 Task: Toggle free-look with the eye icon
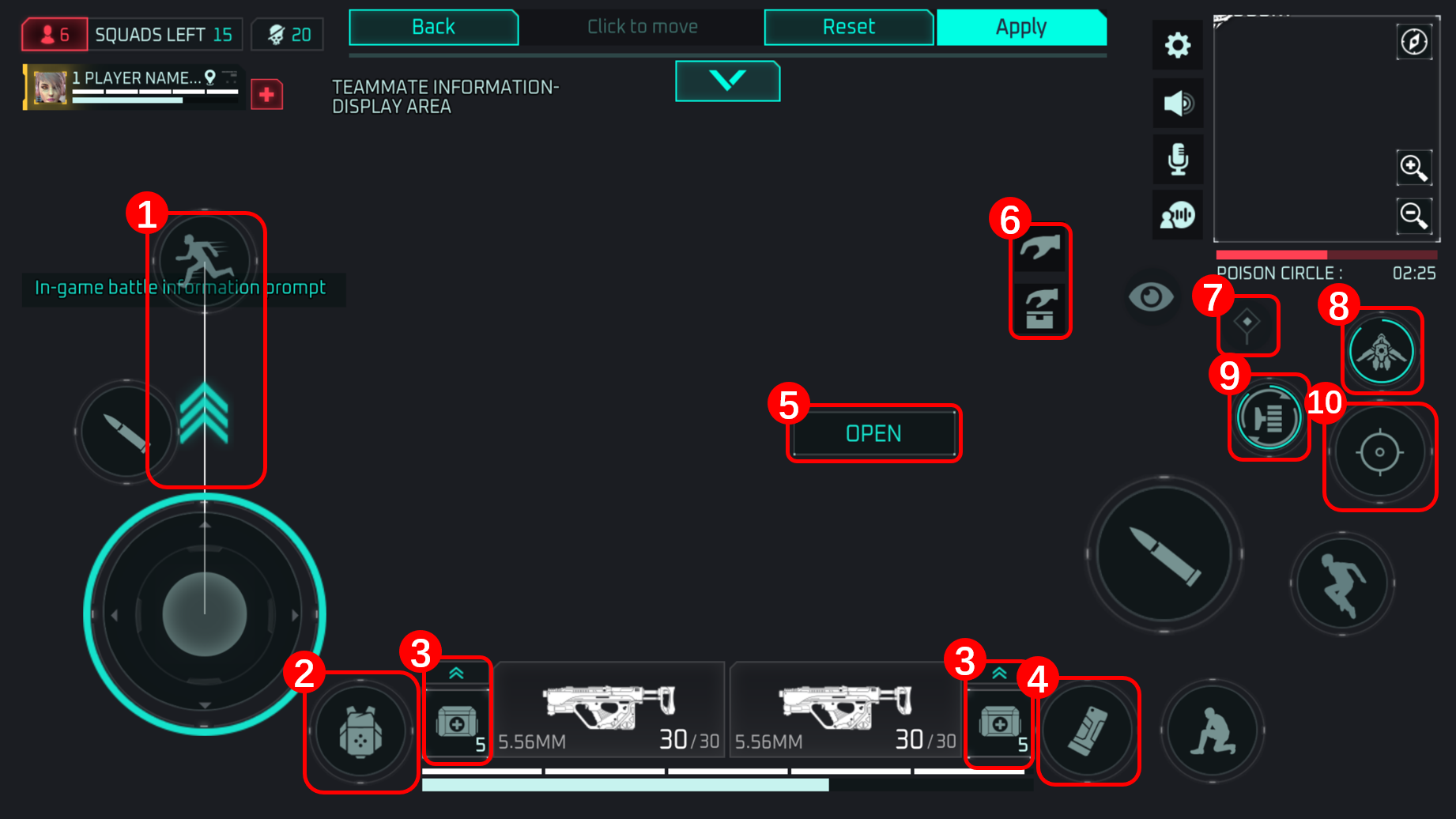coord(1150,297)
